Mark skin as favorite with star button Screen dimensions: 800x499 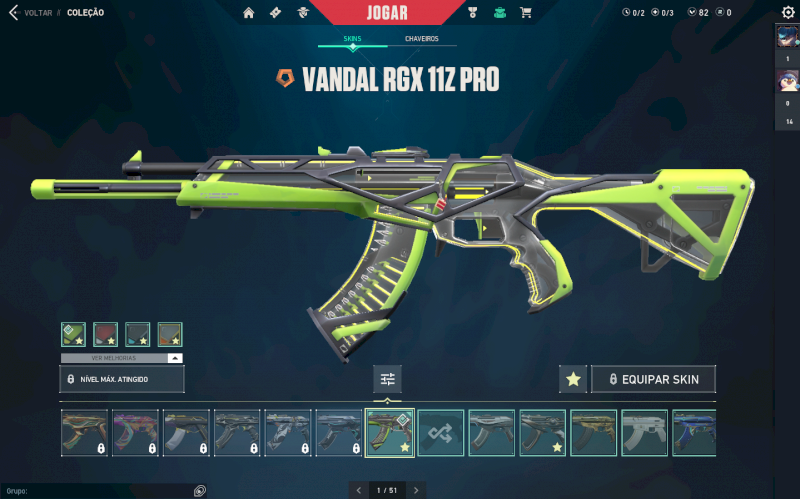coord(573,379)
